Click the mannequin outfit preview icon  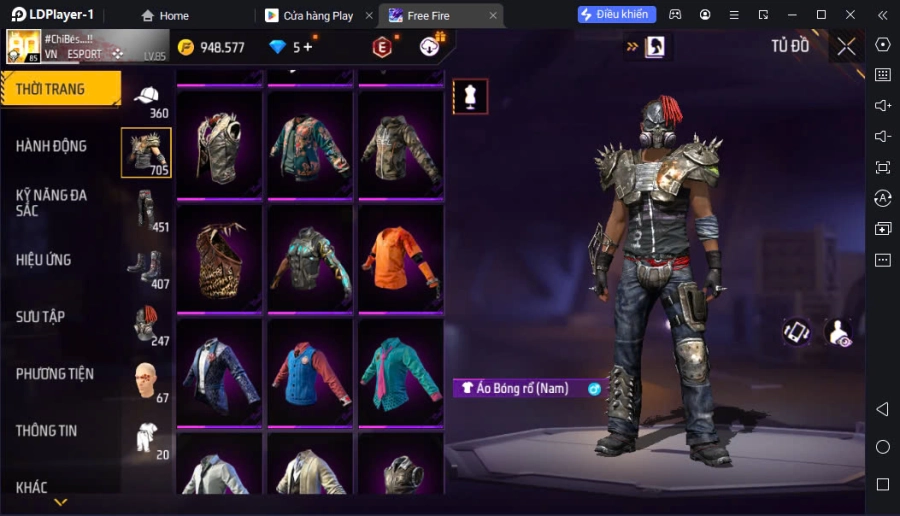coord(470,96)
